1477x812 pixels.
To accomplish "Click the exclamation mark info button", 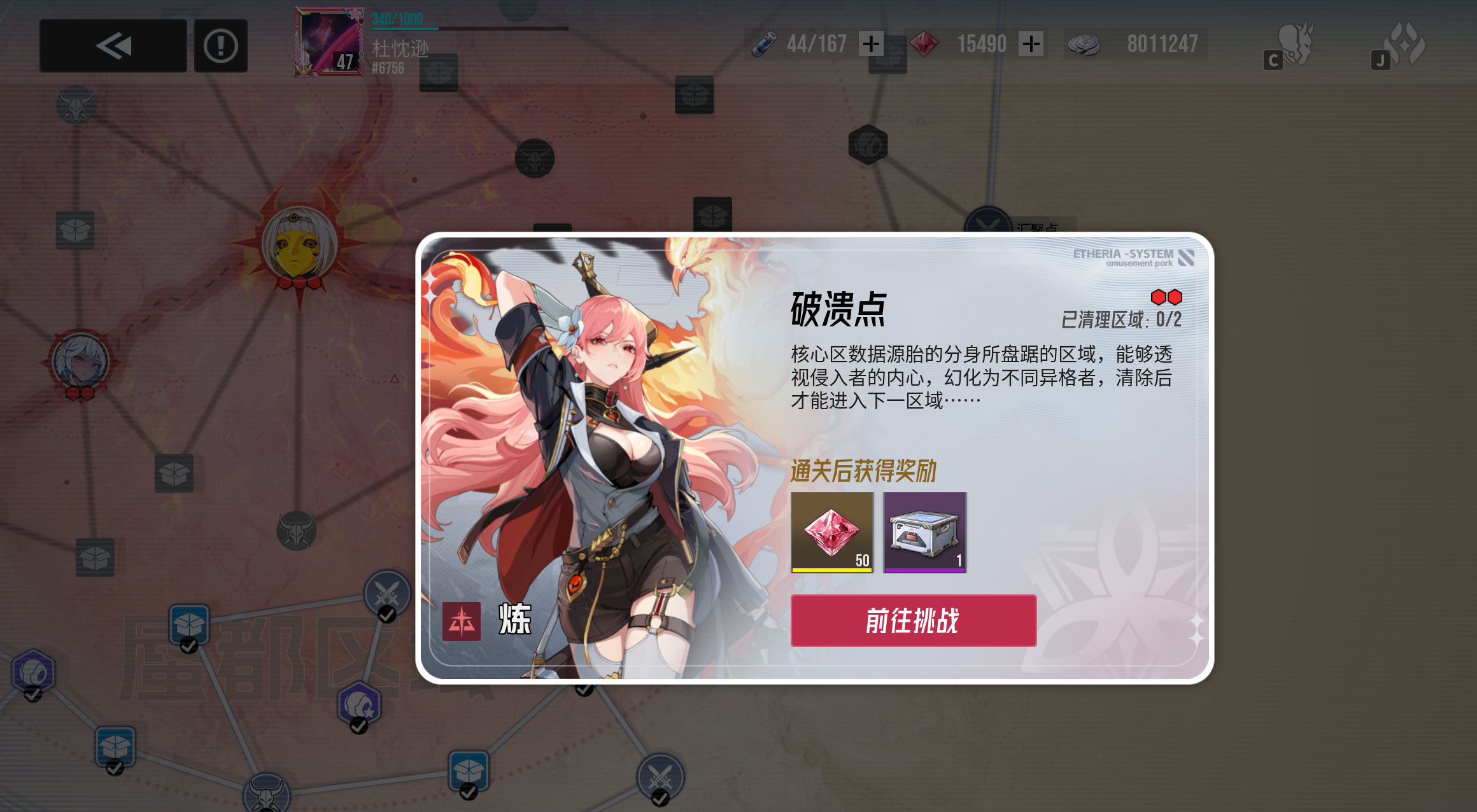I will (220, 46).
